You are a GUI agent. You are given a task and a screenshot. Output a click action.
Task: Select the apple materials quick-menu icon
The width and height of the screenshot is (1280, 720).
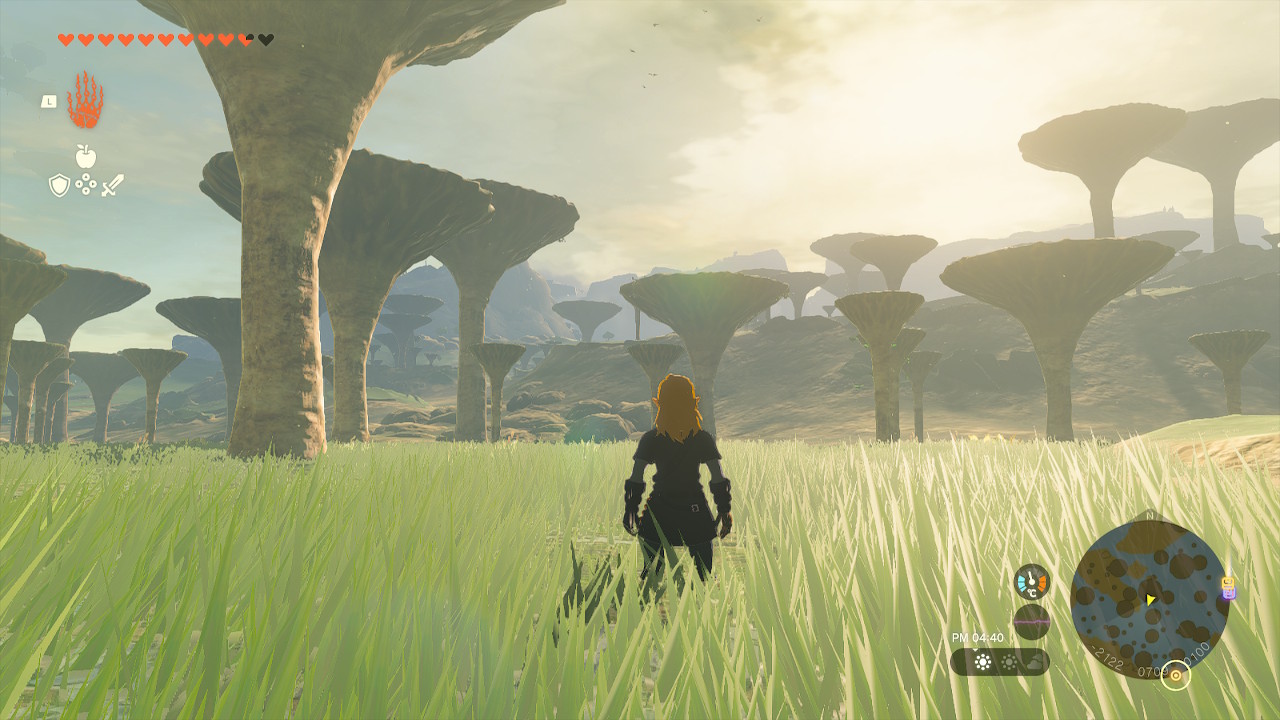pos(86,156)
